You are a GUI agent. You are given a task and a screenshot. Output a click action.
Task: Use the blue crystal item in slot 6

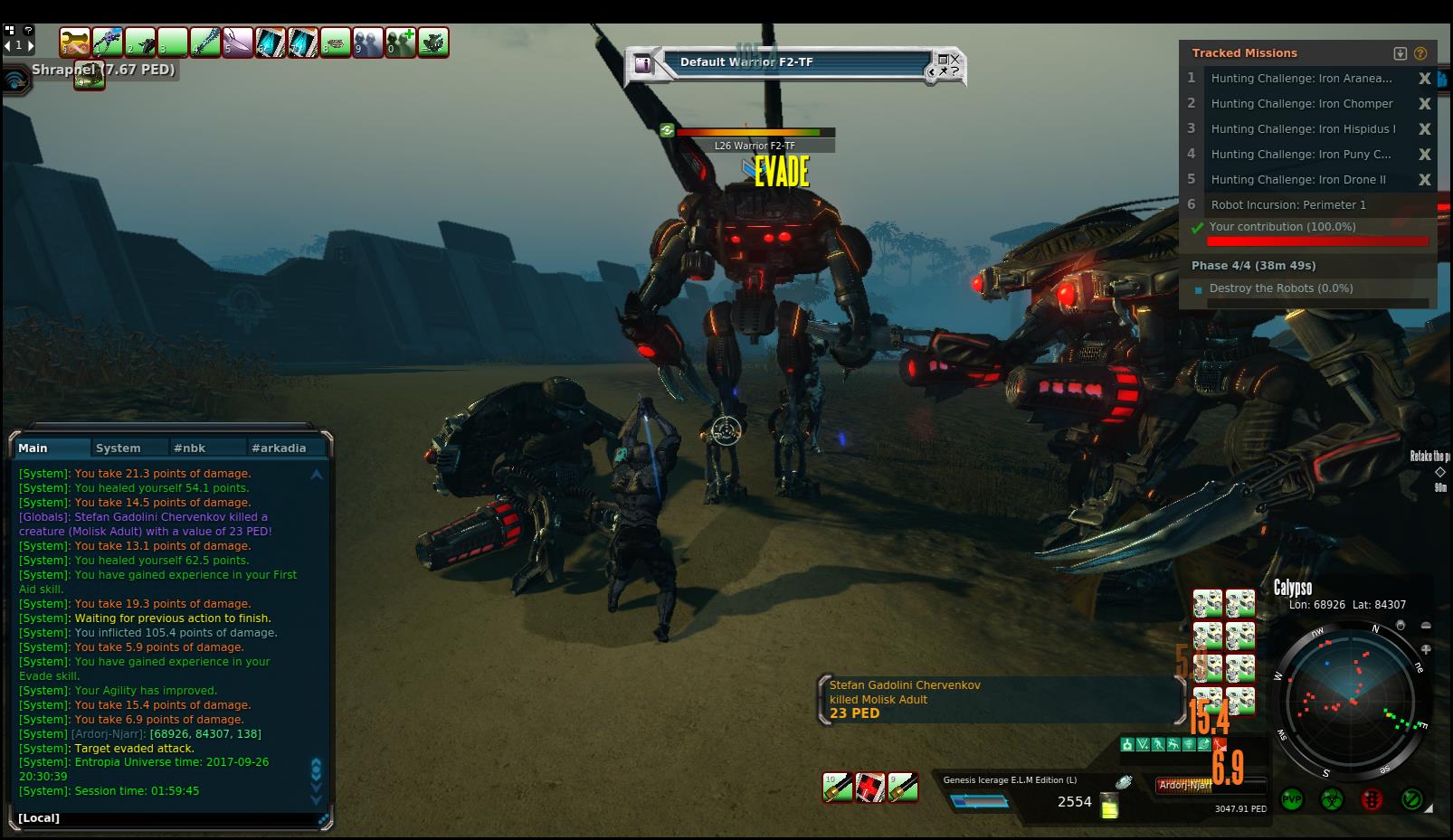pyautogui.click(x=271, y=42)
